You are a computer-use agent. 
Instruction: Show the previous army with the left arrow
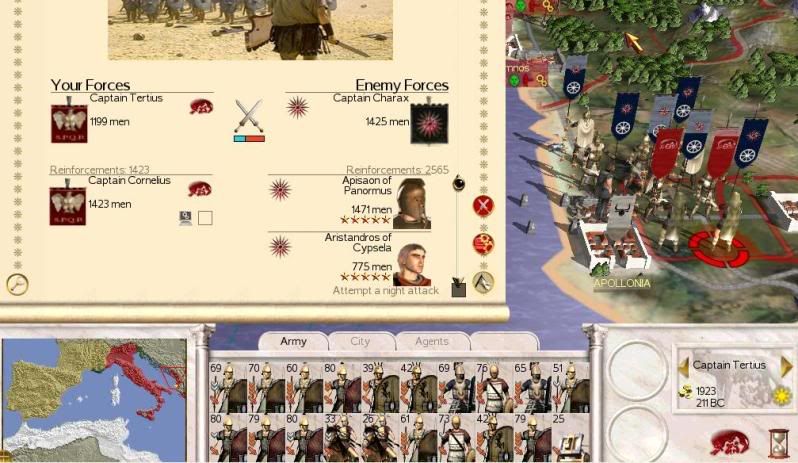[x=684, y=366]
